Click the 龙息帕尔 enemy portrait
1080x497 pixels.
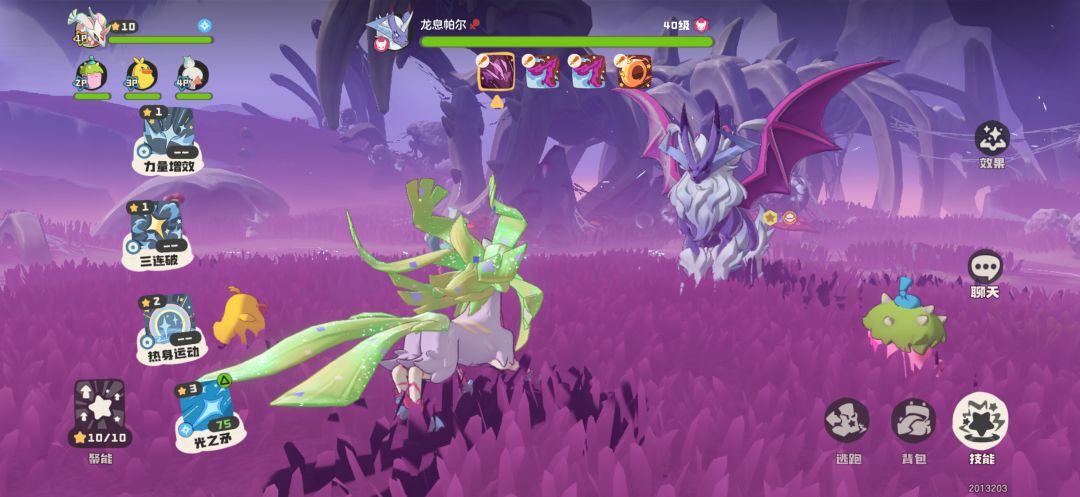(x=390, y=31)
